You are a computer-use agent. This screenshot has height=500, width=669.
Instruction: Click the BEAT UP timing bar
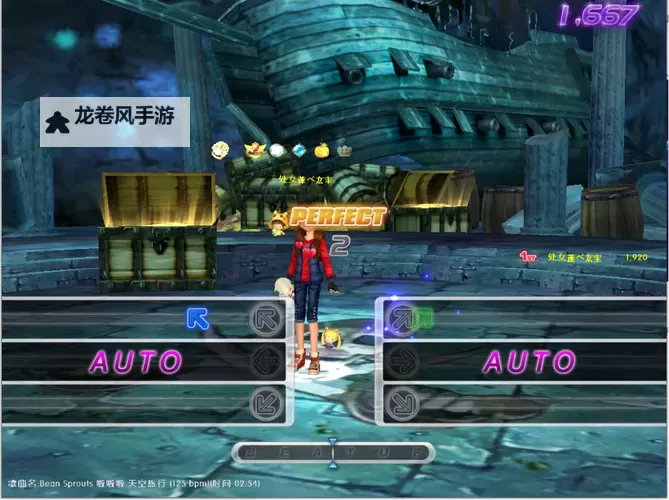tap(333, 453)
